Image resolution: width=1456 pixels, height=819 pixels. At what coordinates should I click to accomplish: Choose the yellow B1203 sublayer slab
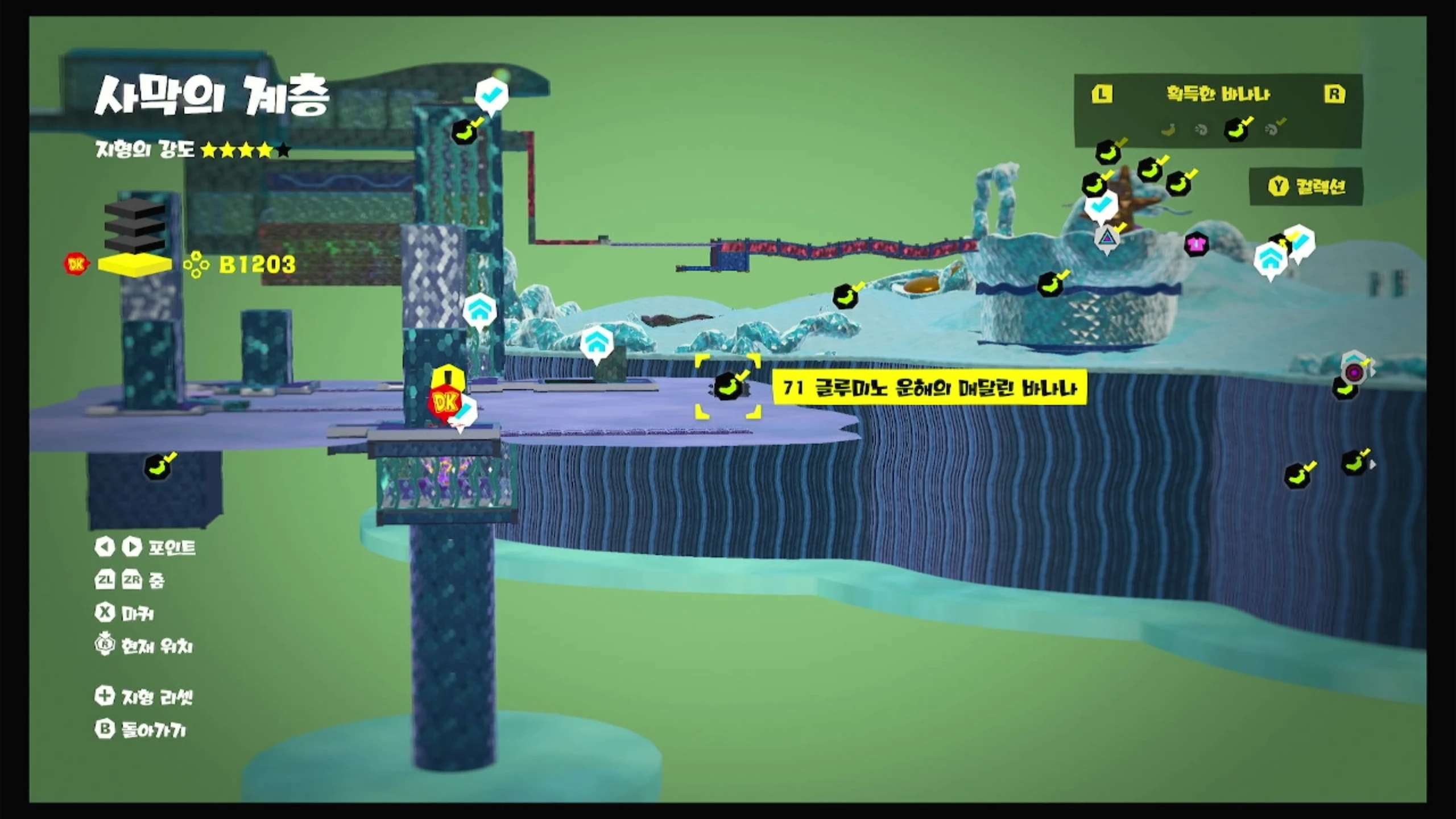(x=135, y=264)
